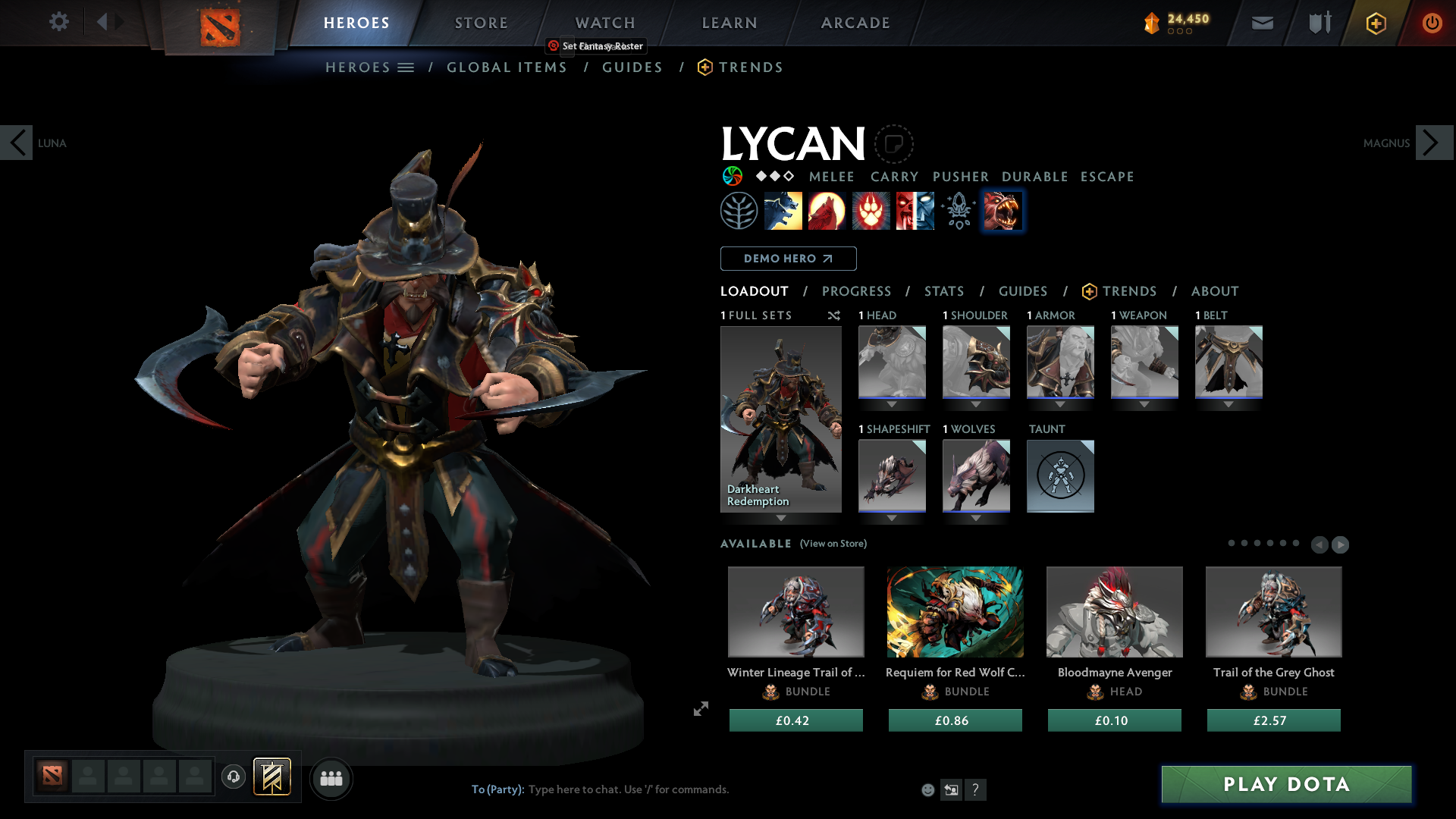Viewport: 1456px width, 819px height.
Task: Click the power button to exit
Action: click(1432, 23)
